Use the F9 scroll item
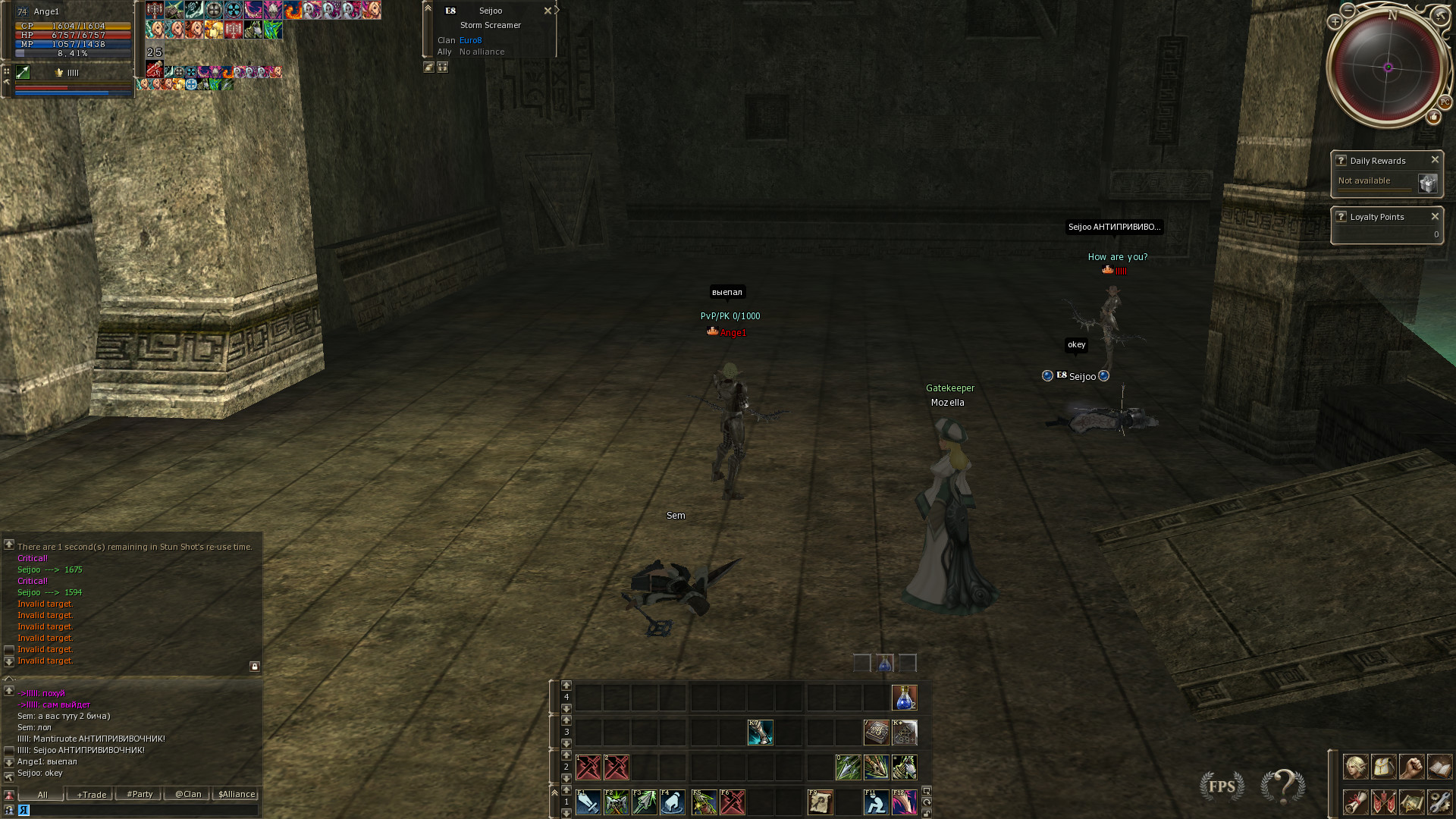Image resolution: width=1456 pixels, height=819 pixels. point(821,802)
